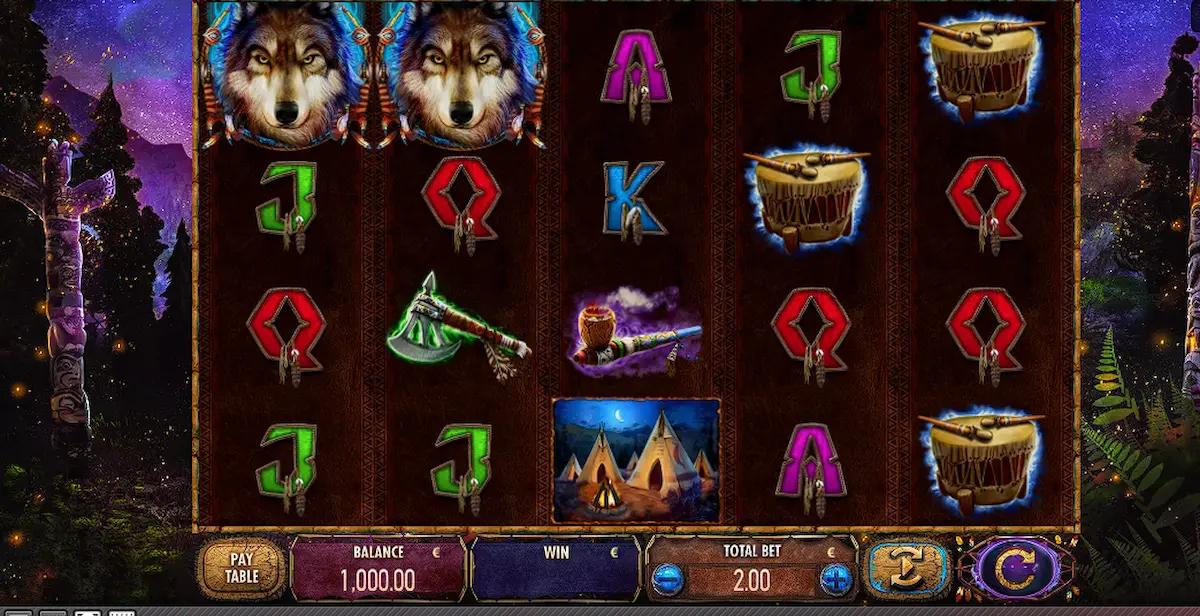Viewport: 1200px width, 616px height.
Task: Activate the autoplay button
Action: (x=907, y=569)
